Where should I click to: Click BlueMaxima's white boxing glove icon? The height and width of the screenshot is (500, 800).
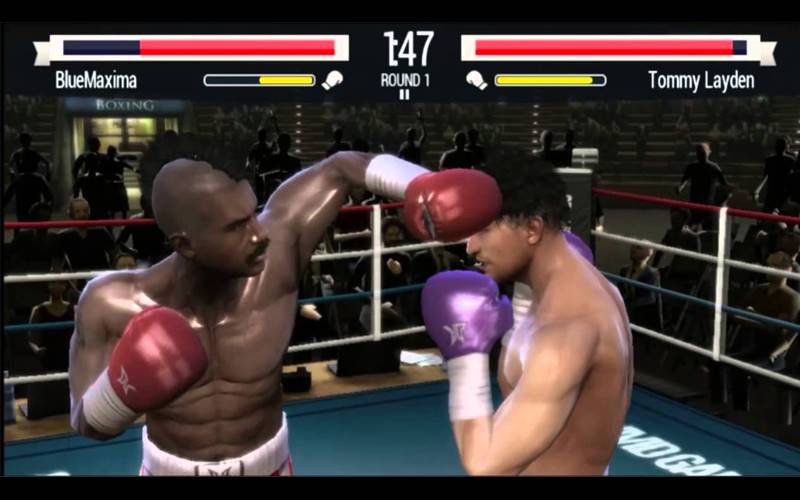(x=332, y=80)
